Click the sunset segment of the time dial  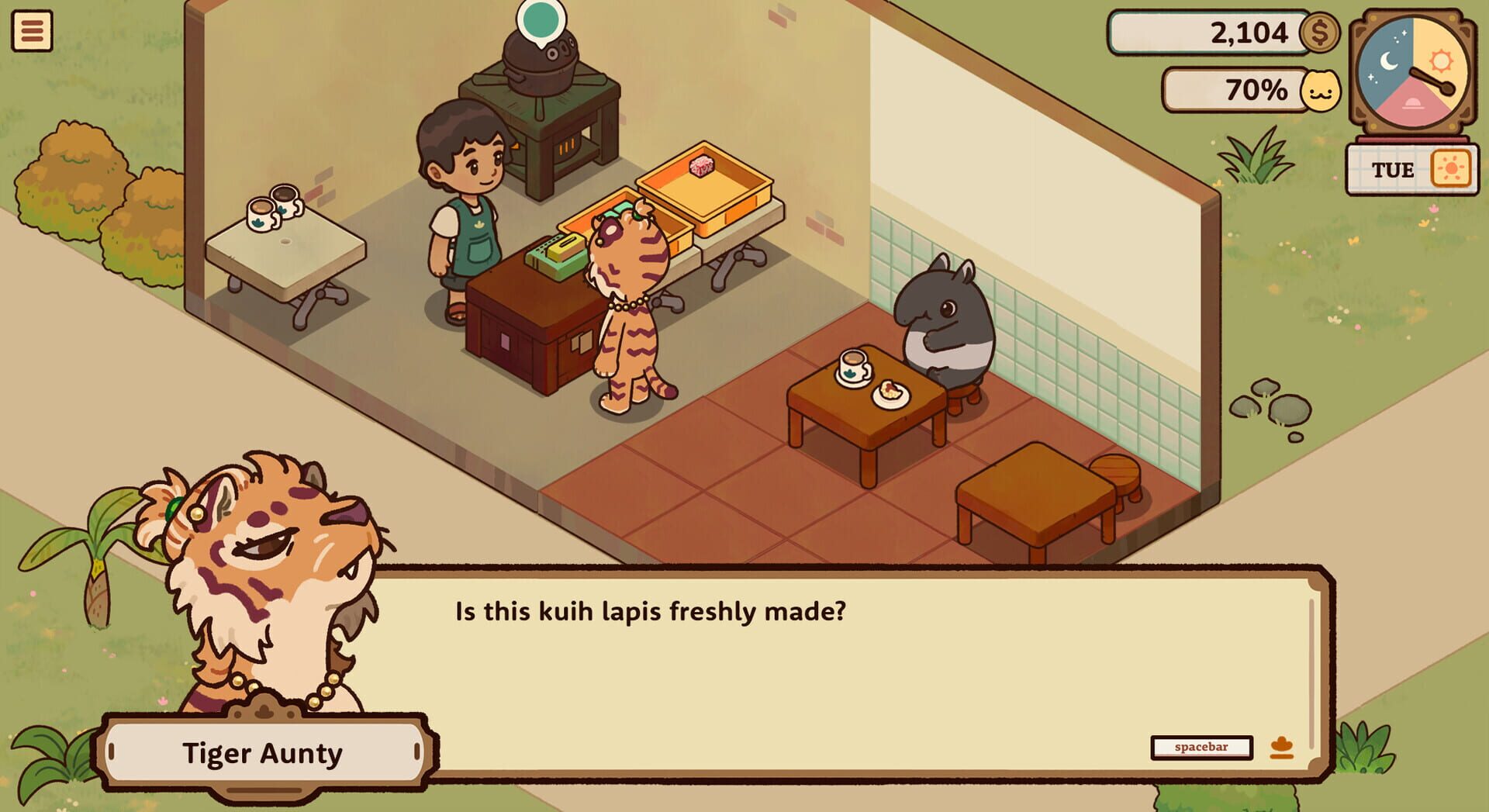[1413, 105]
